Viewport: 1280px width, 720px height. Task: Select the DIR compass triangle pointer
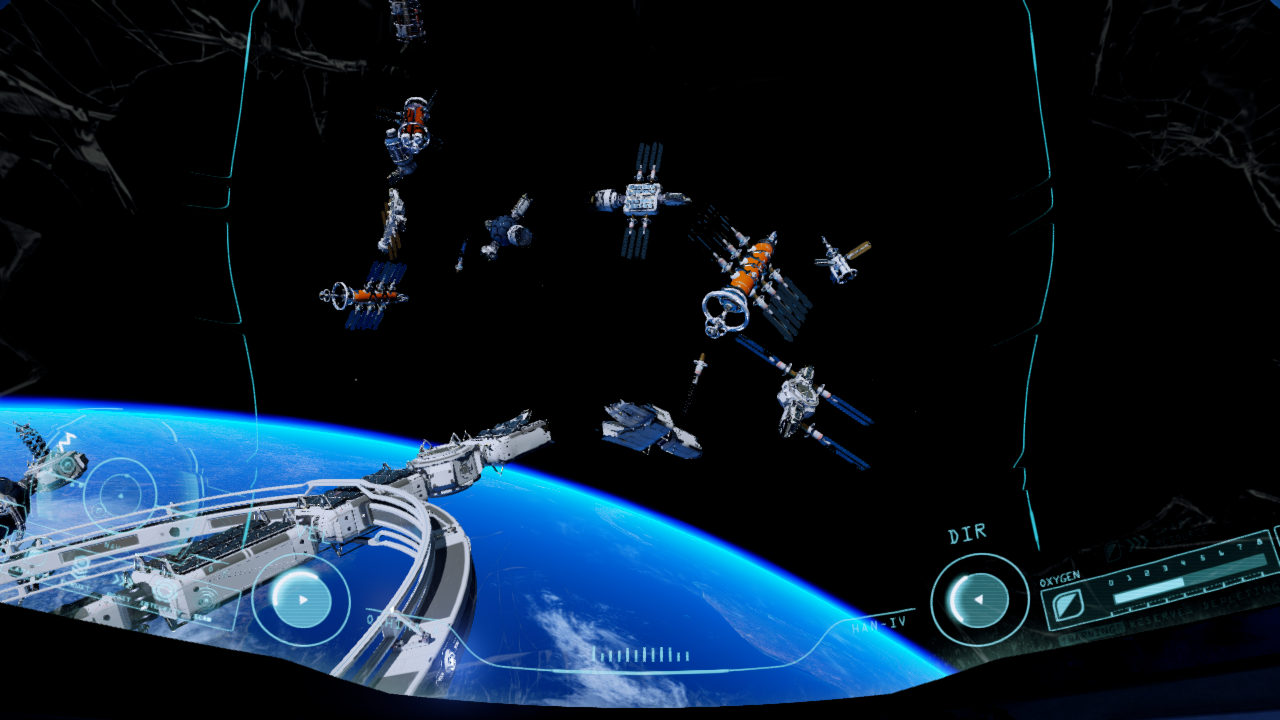click(x=979, y=600)
